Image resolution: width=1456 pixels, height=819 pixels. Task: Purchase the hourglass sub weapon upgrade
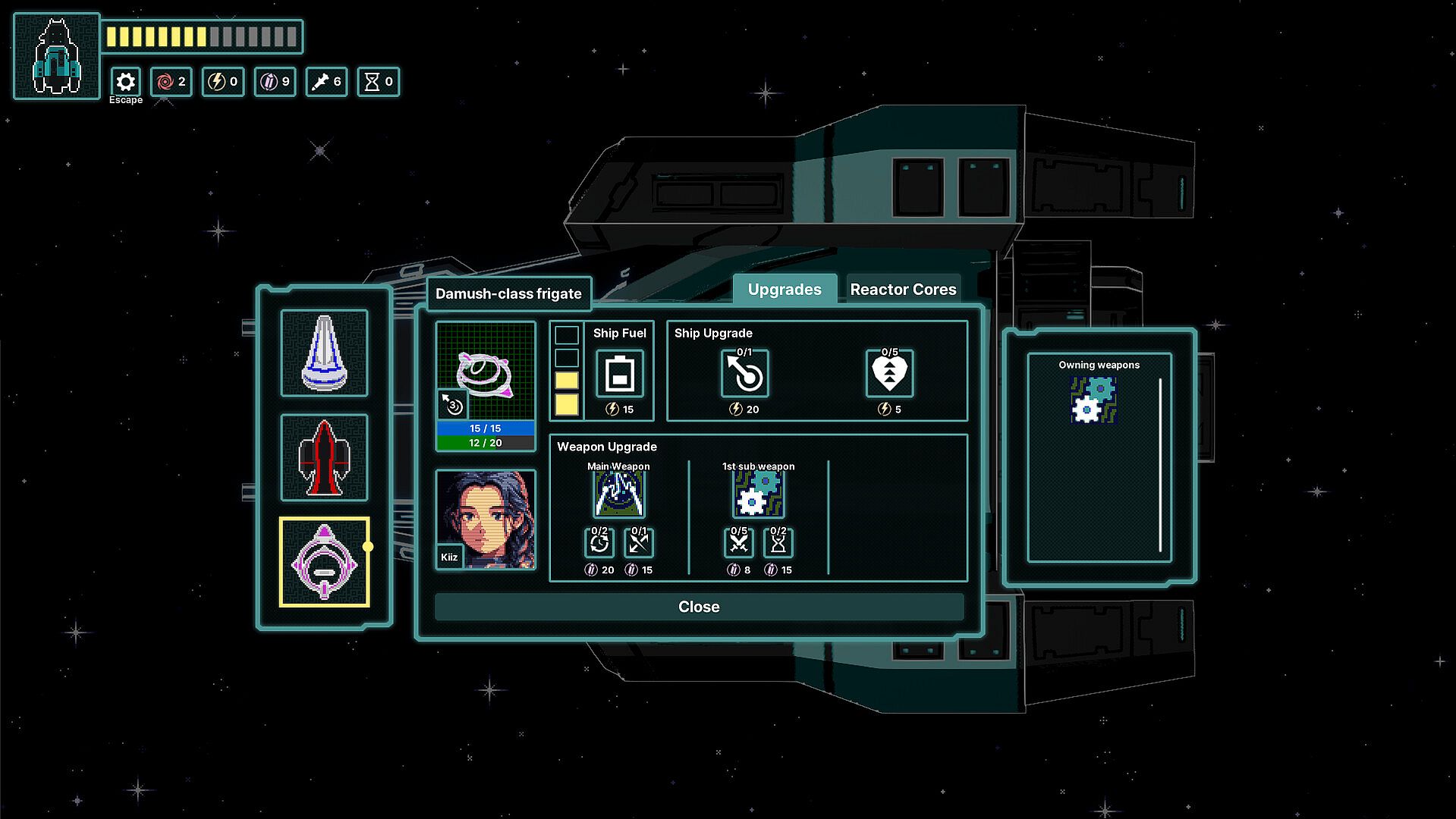point(778,543)
